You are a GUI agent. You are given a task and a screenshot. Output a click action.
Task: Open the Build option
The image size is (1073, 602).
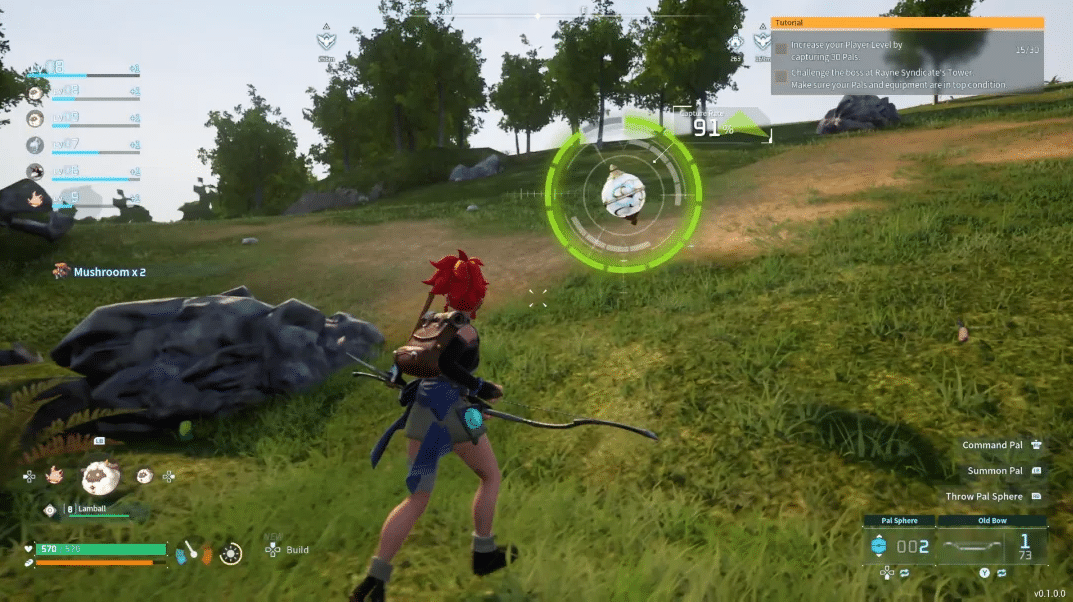(x=297, y=550)
